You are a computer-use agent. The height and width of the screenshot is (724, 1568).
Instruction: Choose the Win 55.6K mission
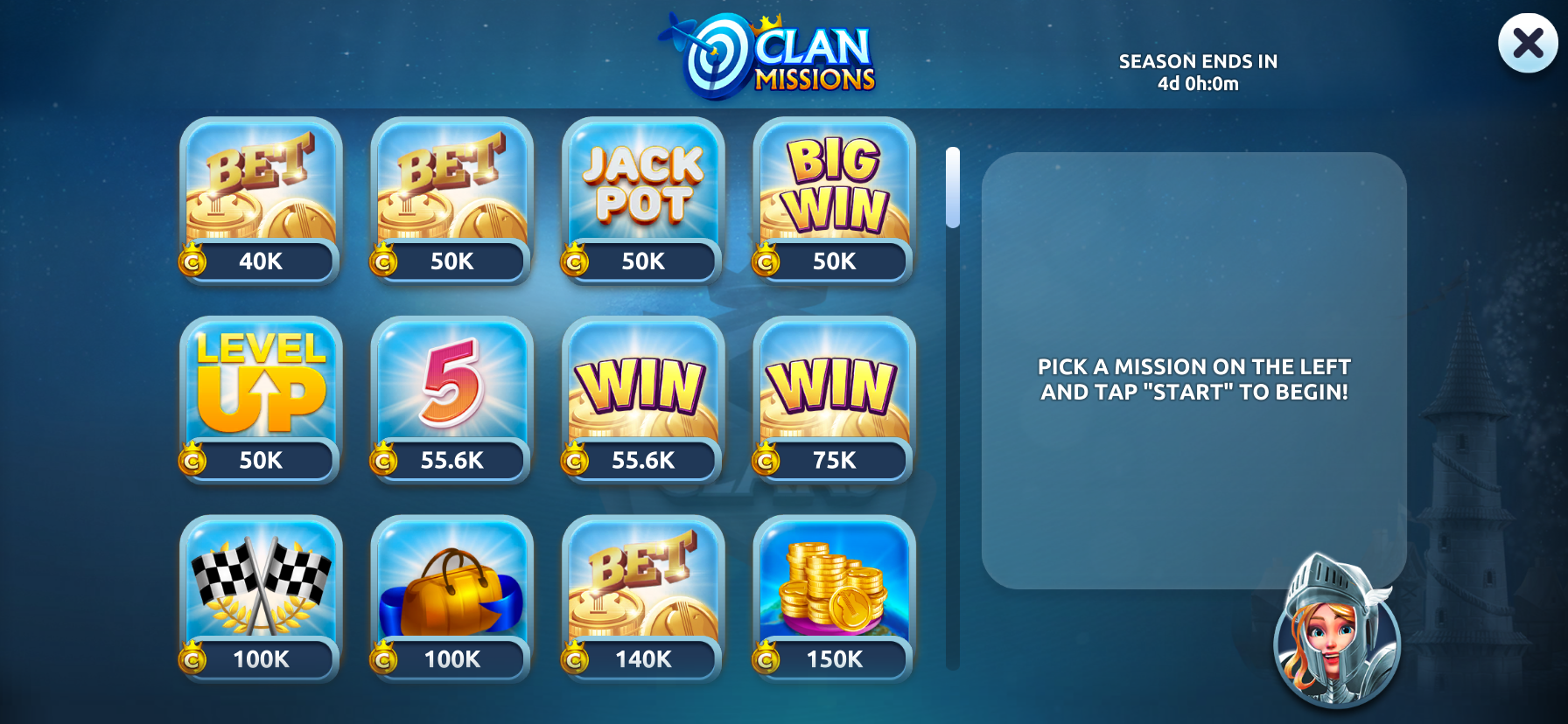click(643, 400)
